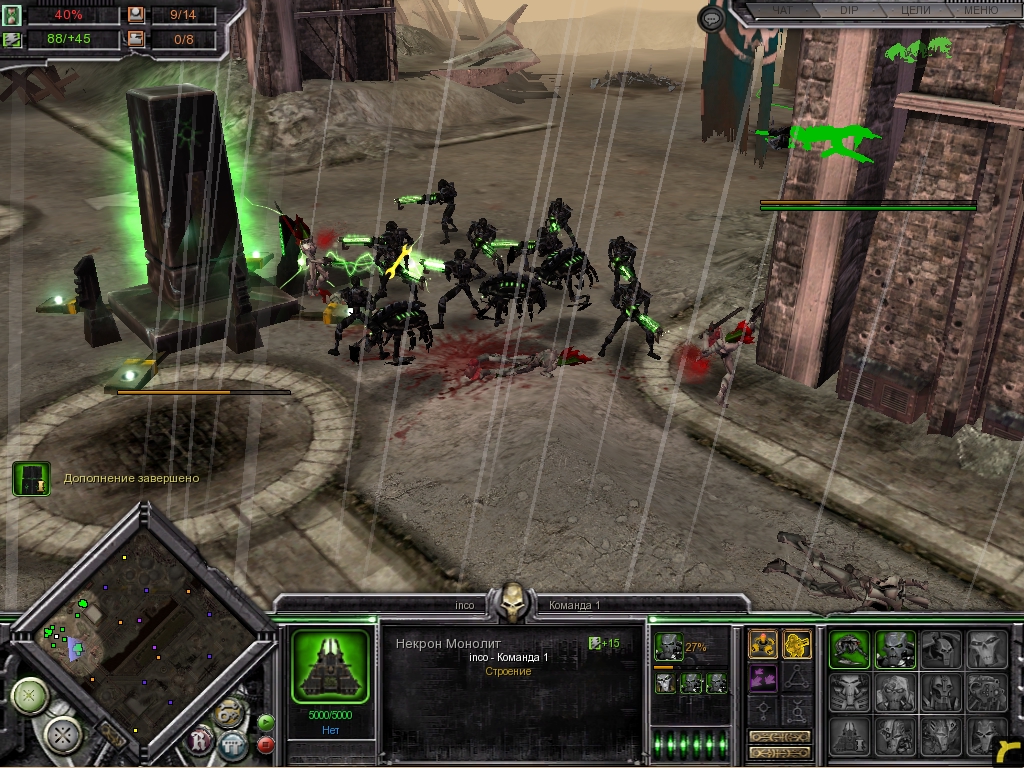Build the green scarab unit
The height and width of the screenshot is (768, 1024).
coord(849,649)
